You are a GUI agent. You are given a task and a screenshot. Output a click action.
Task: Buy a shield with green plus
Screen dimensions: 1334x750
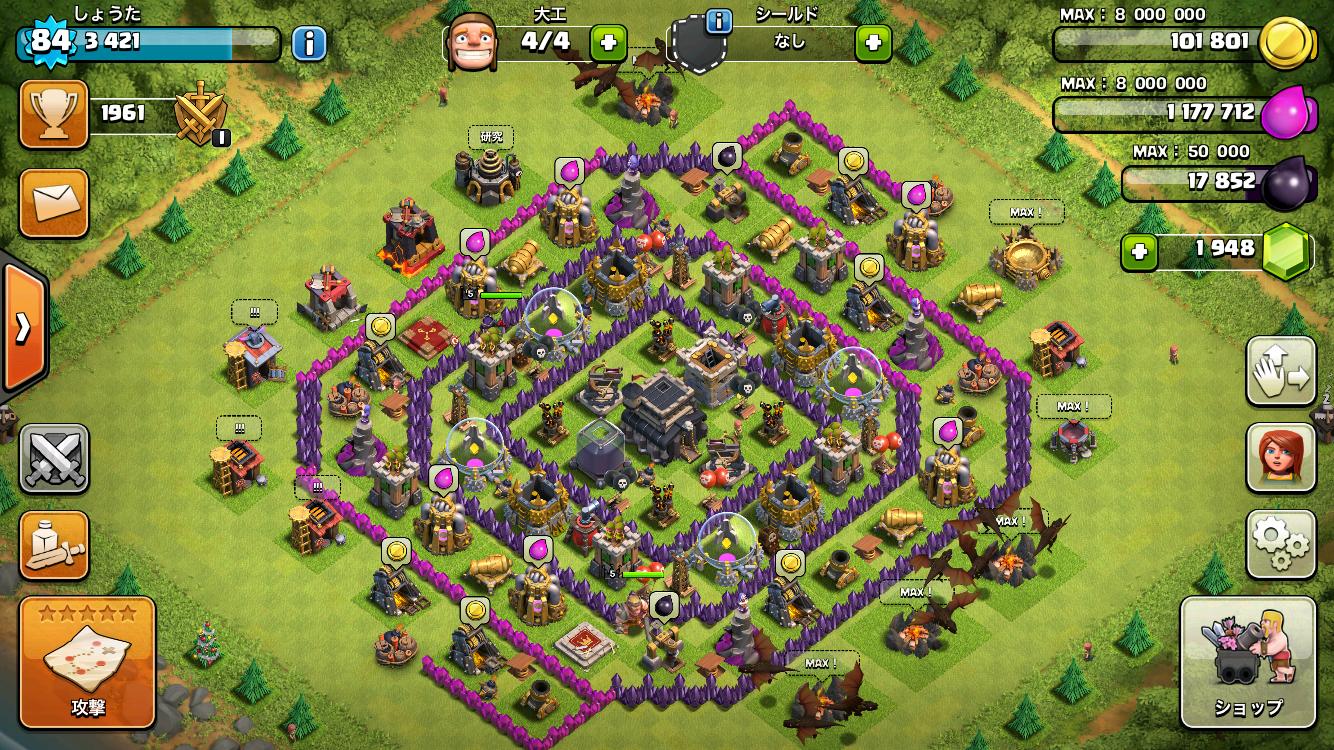click(x=873, y=43)
